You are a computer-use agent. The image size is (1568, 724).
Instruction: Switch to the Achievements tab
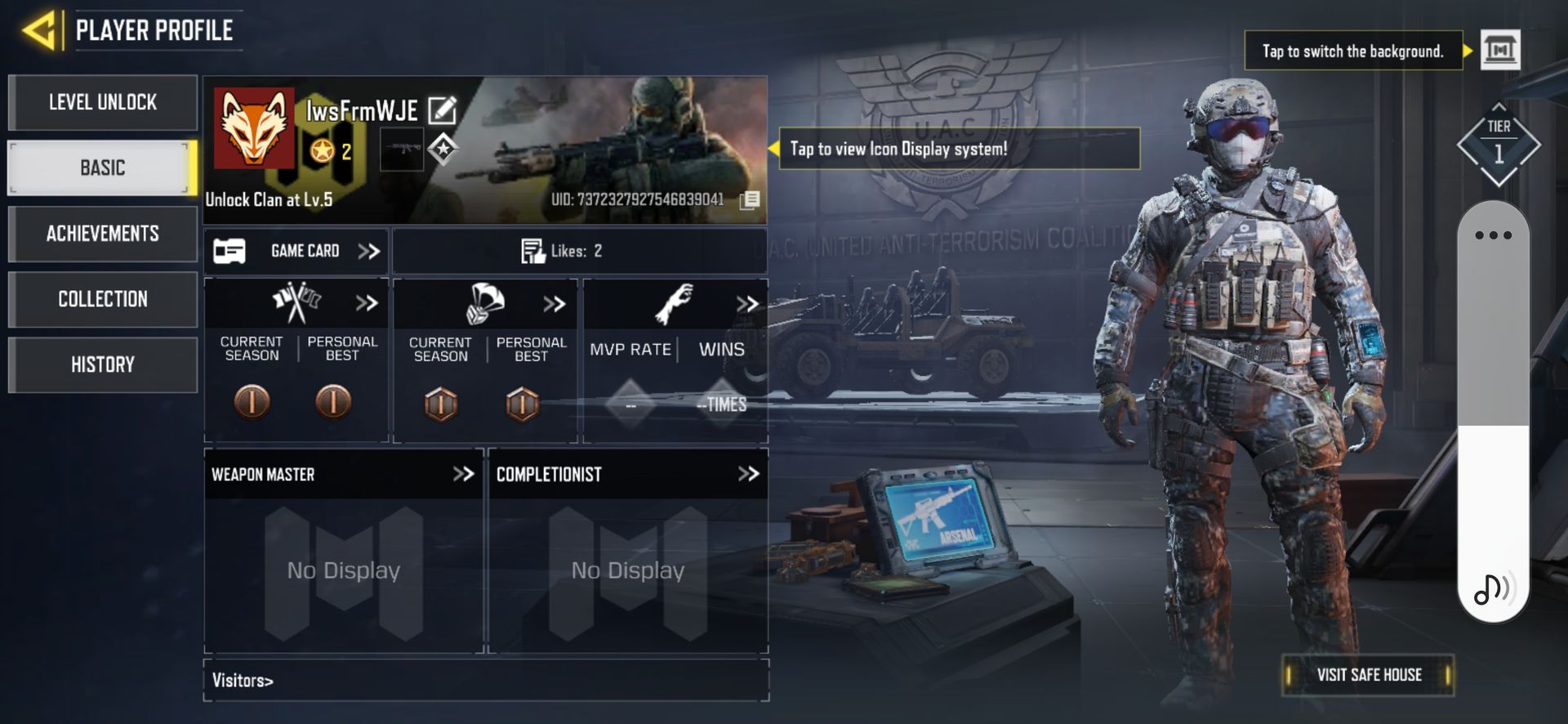(103, 234)
